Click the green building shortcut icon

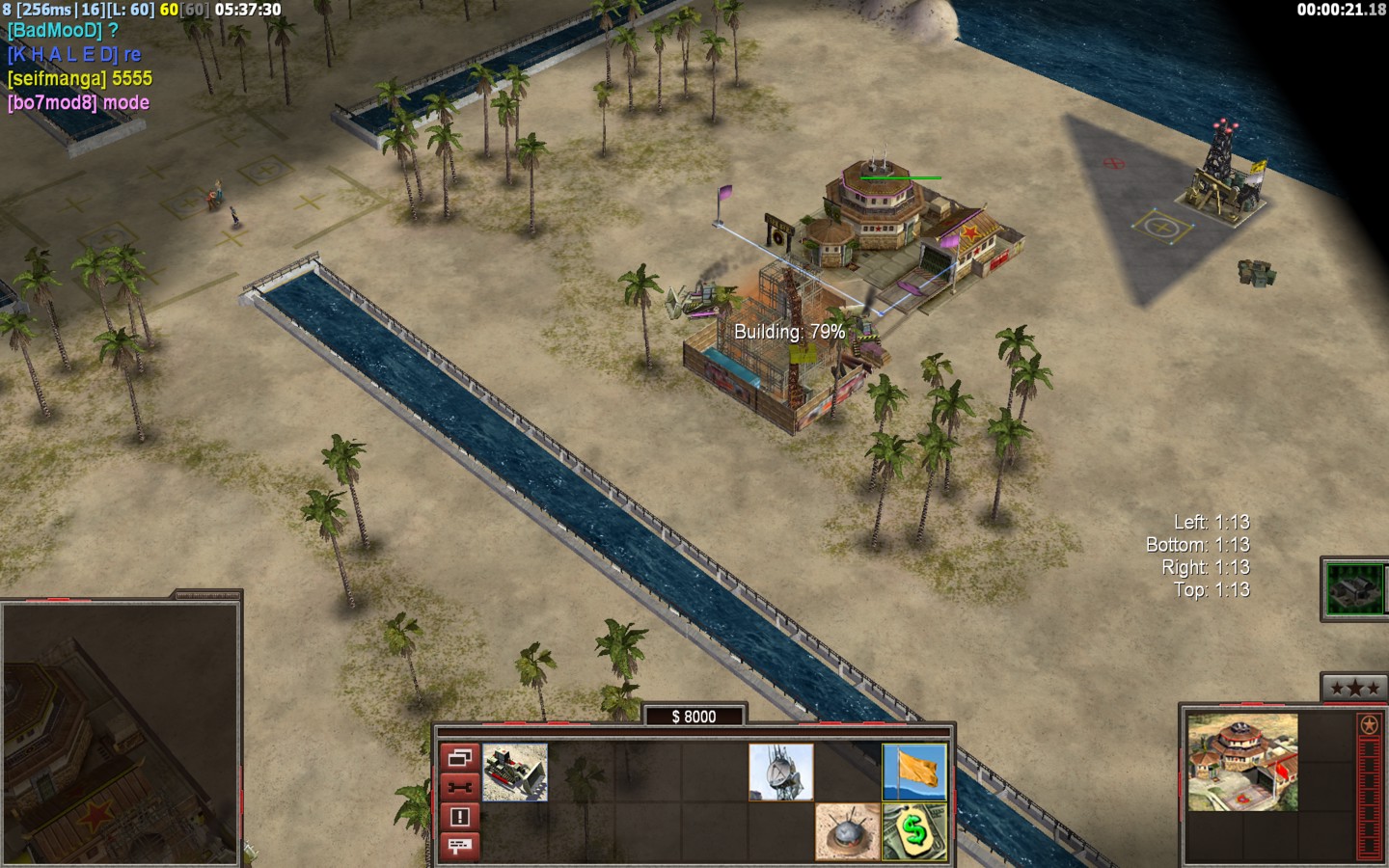[1354, 587]
